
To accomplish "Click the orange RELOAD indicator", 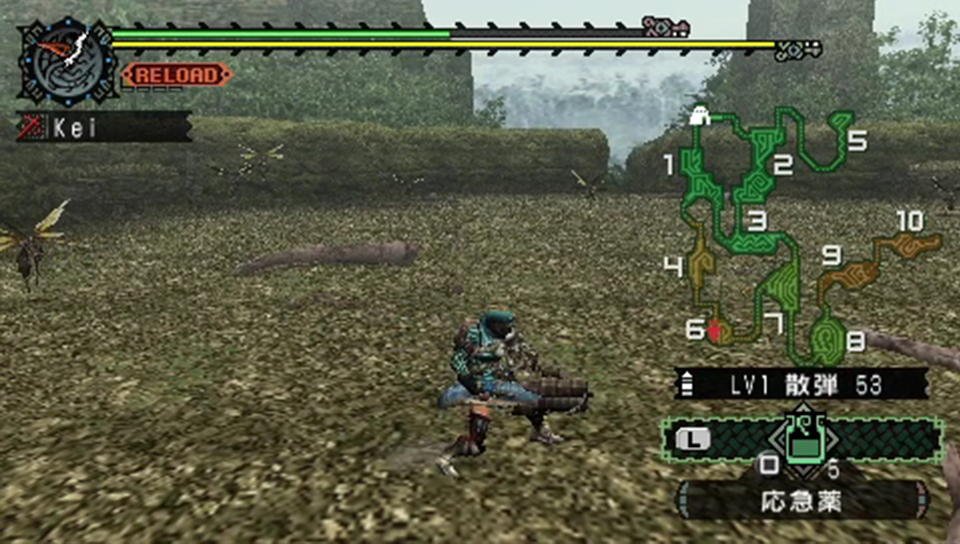I will pos(177,74).
